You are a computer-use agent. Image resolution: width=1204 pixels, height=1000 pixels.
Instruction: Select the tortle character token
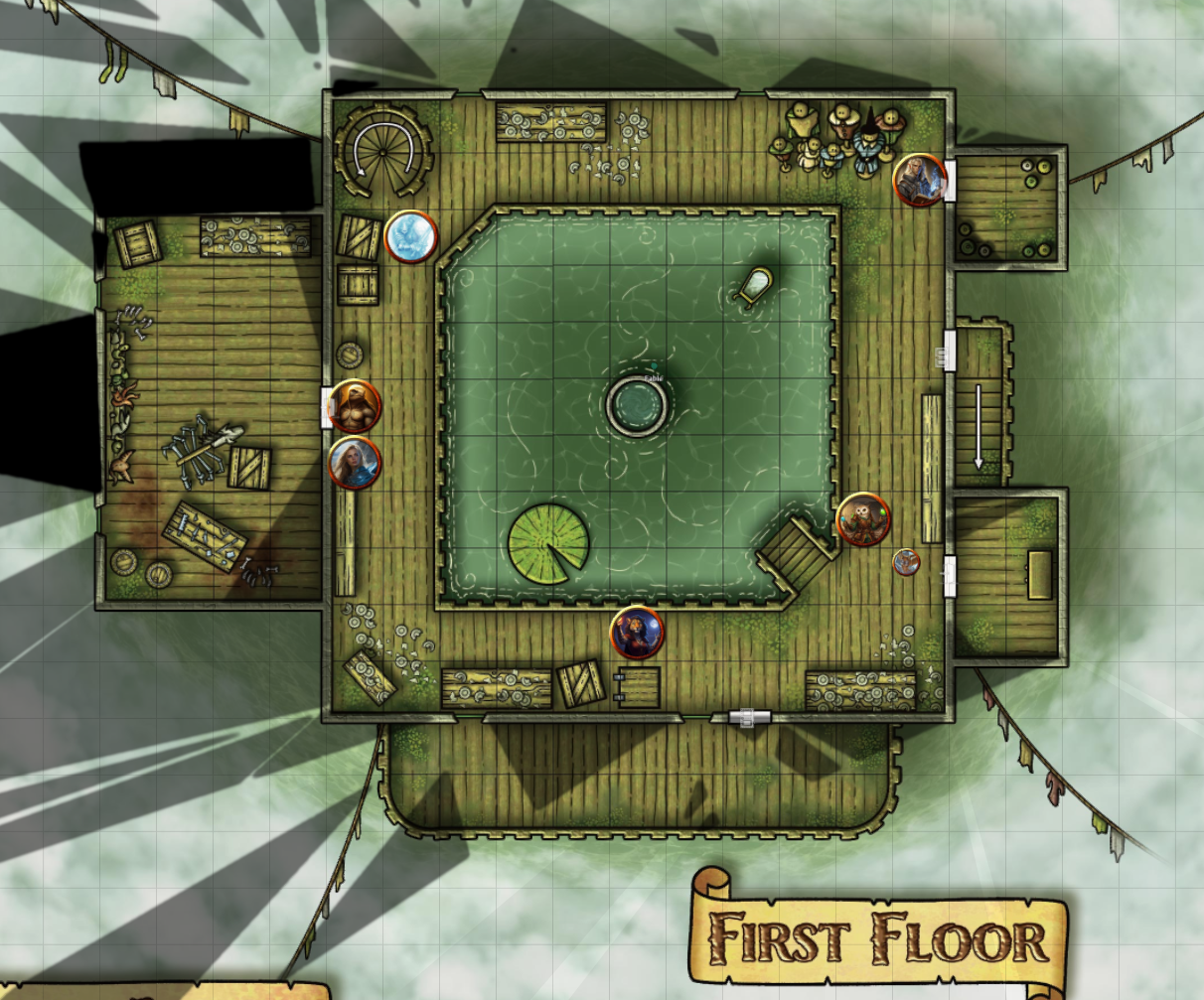tap(355, 405)
